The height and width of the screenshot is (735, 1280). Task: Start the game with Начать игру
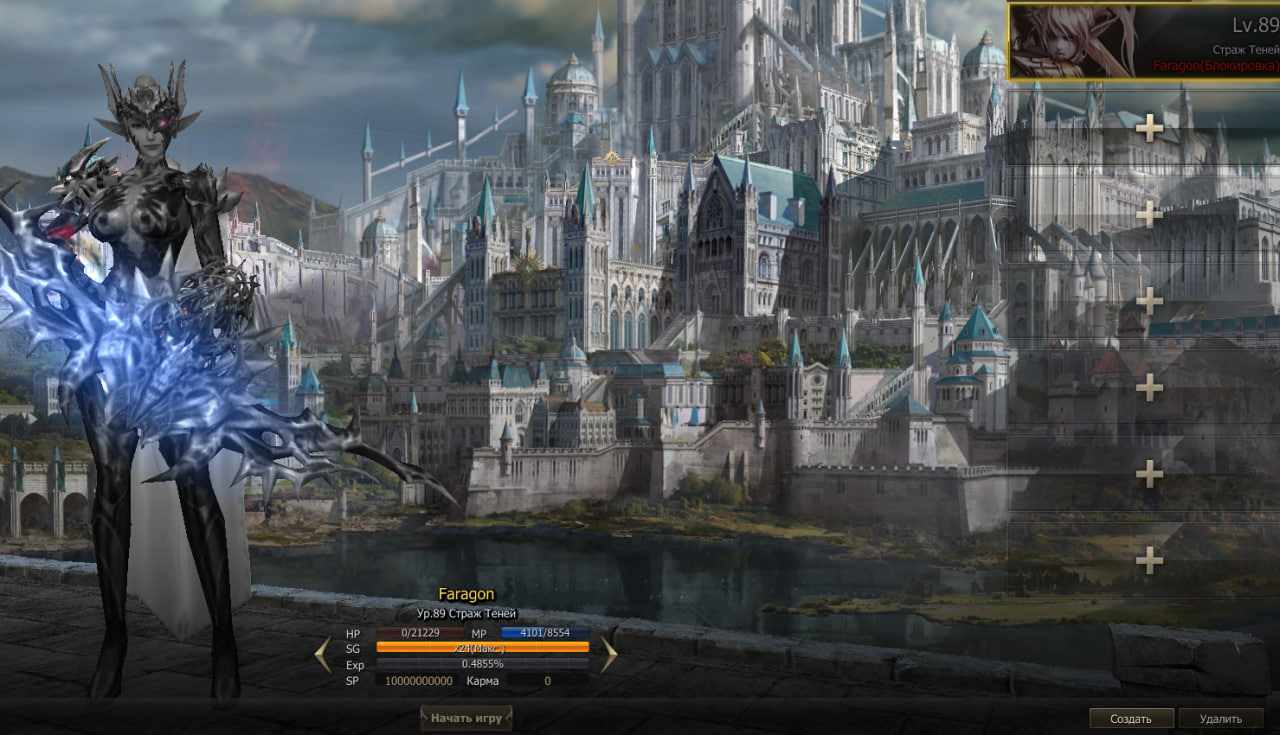click(x=466, y=718)
